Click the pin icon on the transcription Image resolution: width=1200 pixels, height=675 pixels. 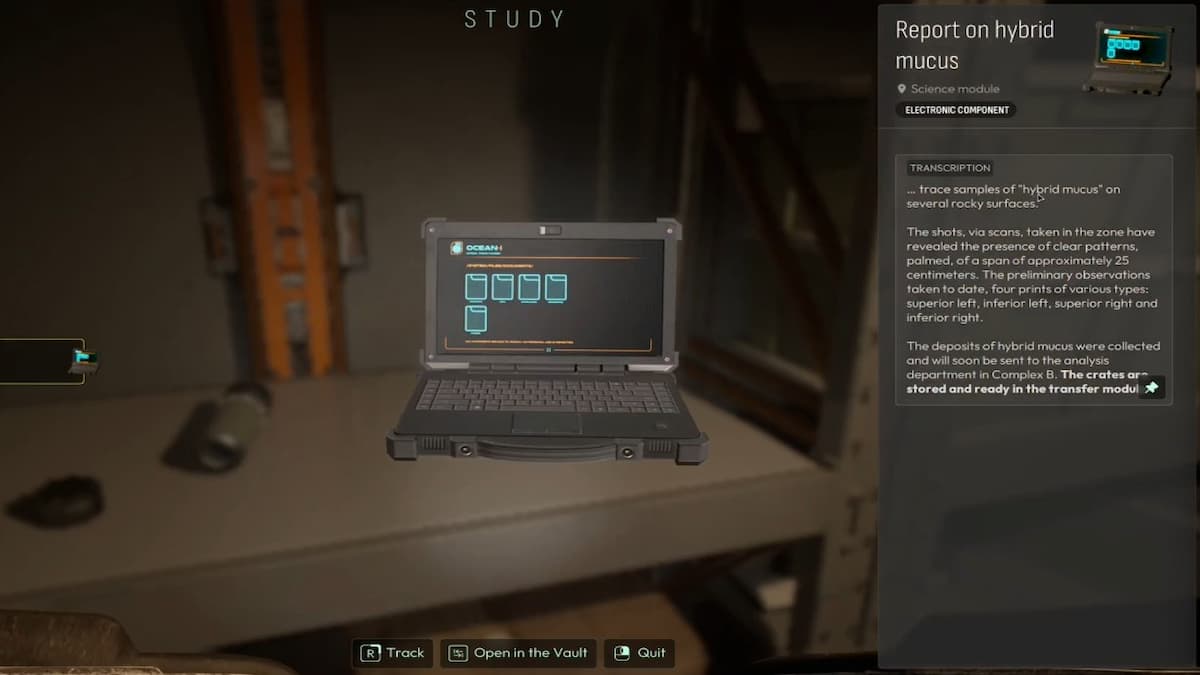tap(1152, 387)
